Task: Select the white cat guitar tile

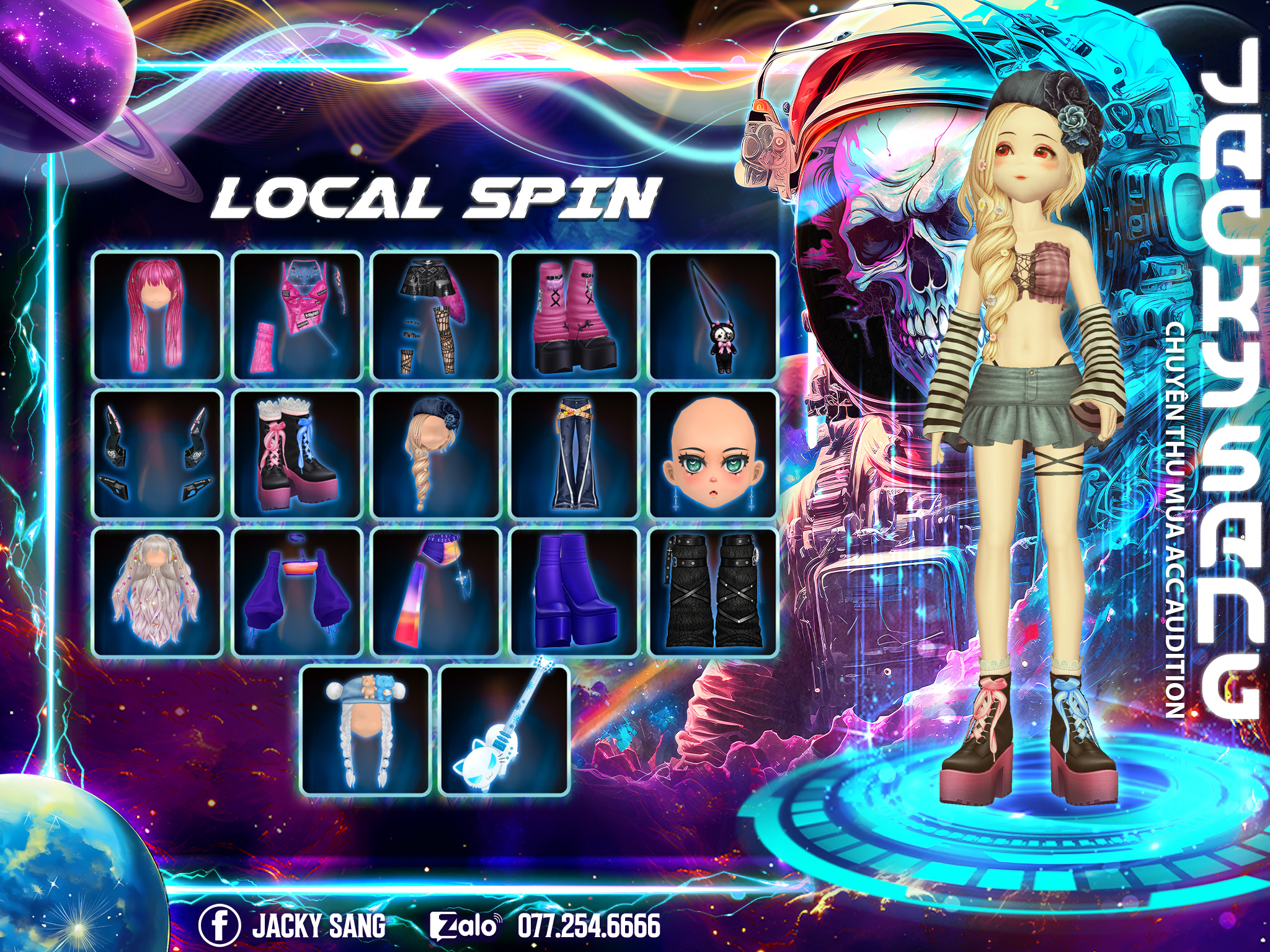Action: pyautogui.click(x=505, y=731)
